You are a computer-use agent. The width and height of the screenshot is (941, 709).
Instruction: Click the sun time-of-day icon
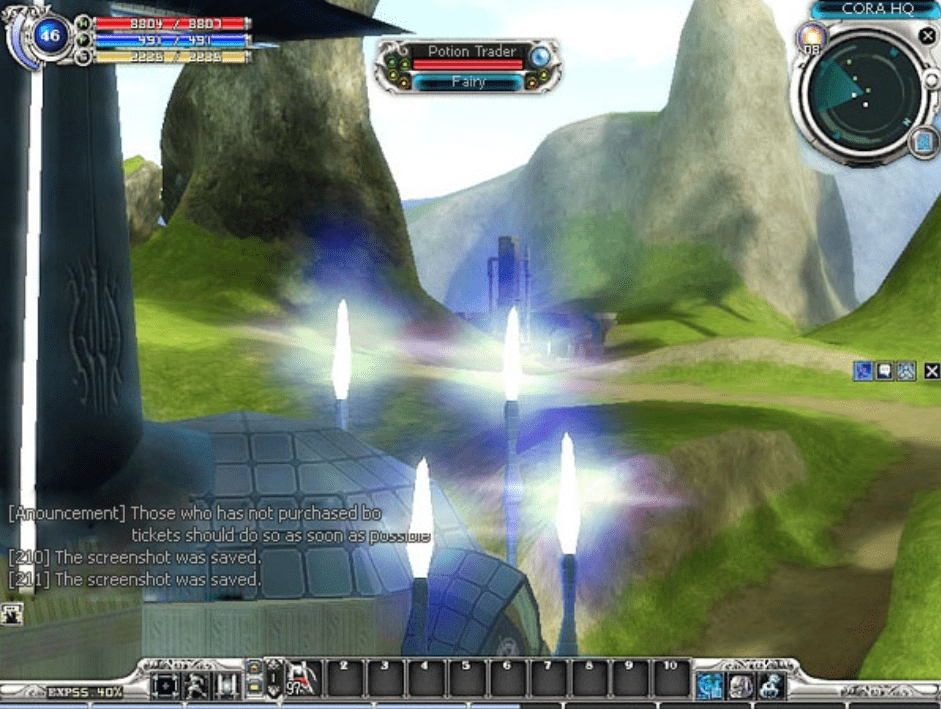point(809,39)
